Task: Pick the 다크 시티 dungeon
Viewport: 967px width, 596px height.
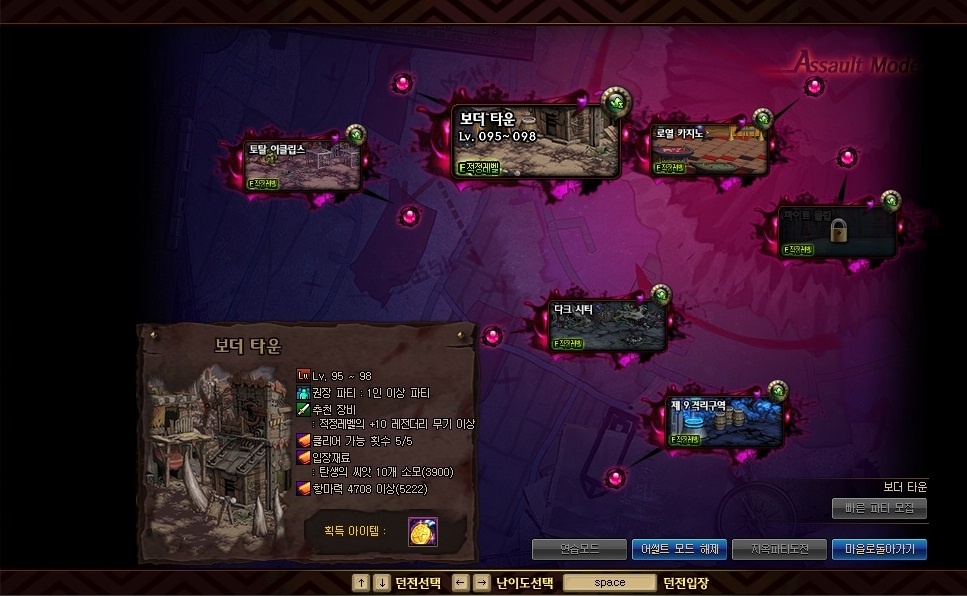Action: [x=608, y=325]
